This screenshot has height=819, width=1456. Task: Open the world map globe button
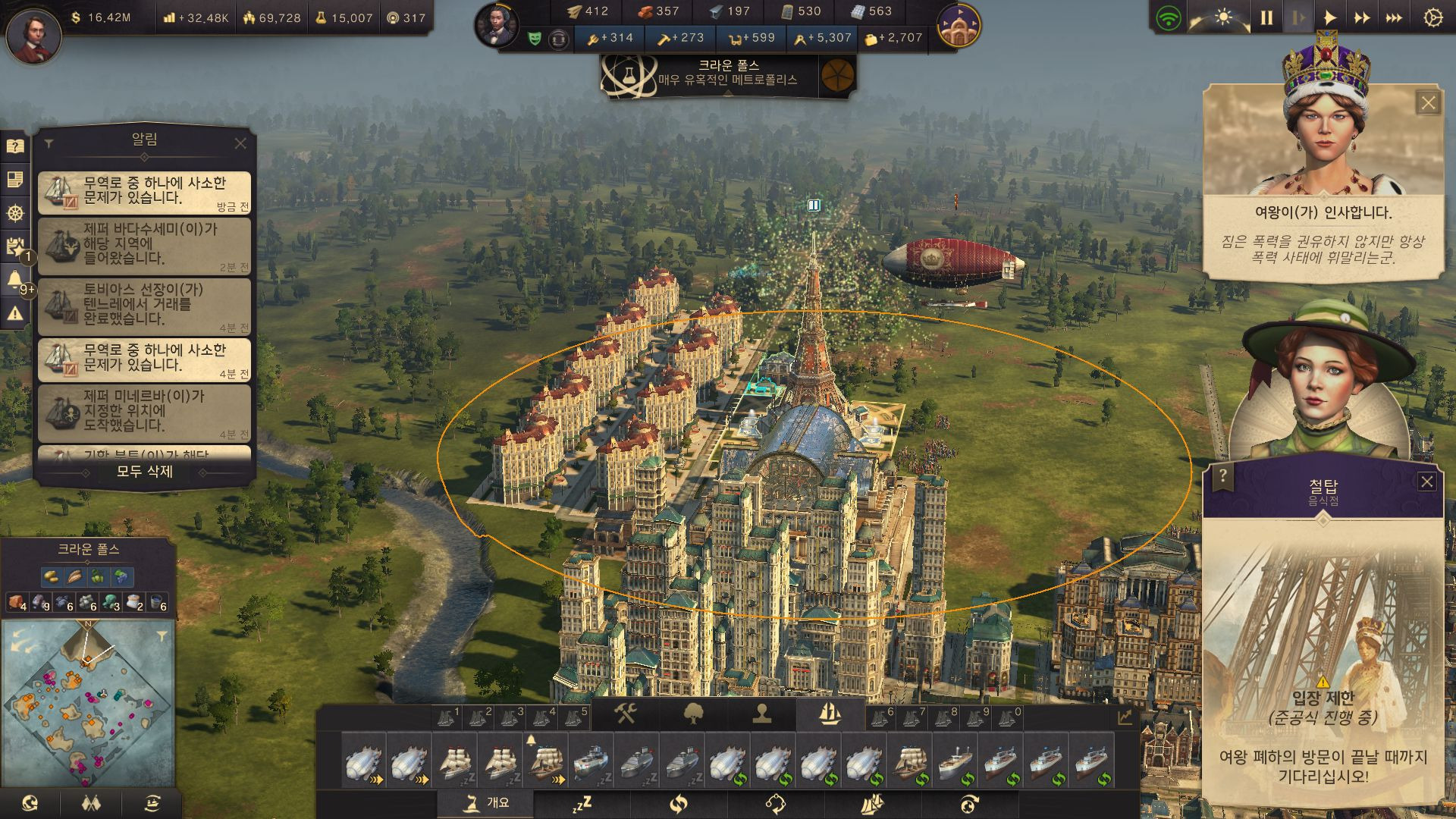(30, 802)
